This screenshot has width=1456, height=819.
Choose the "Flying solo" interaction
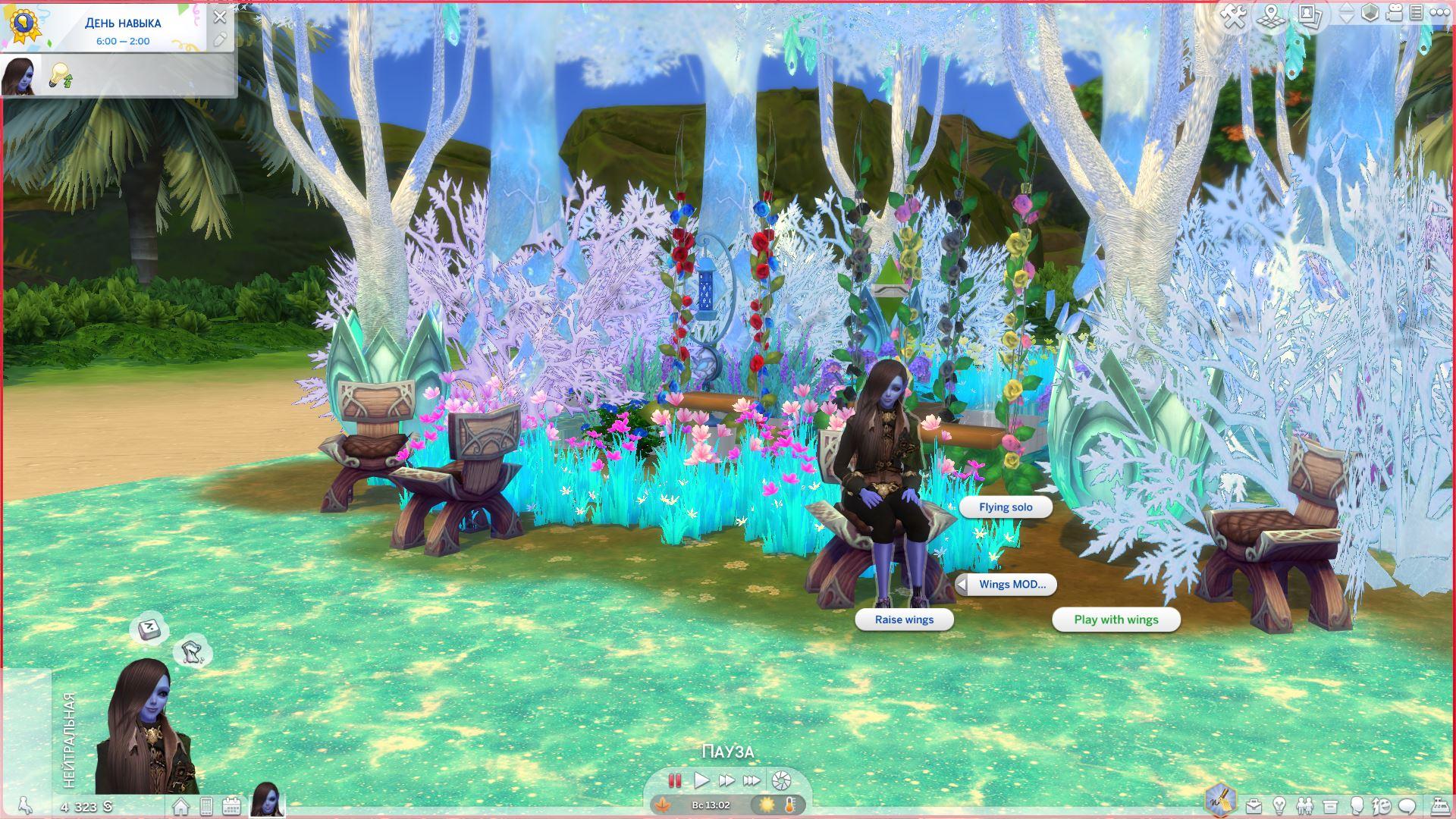pyautogui.click(x=1006, y=507)
